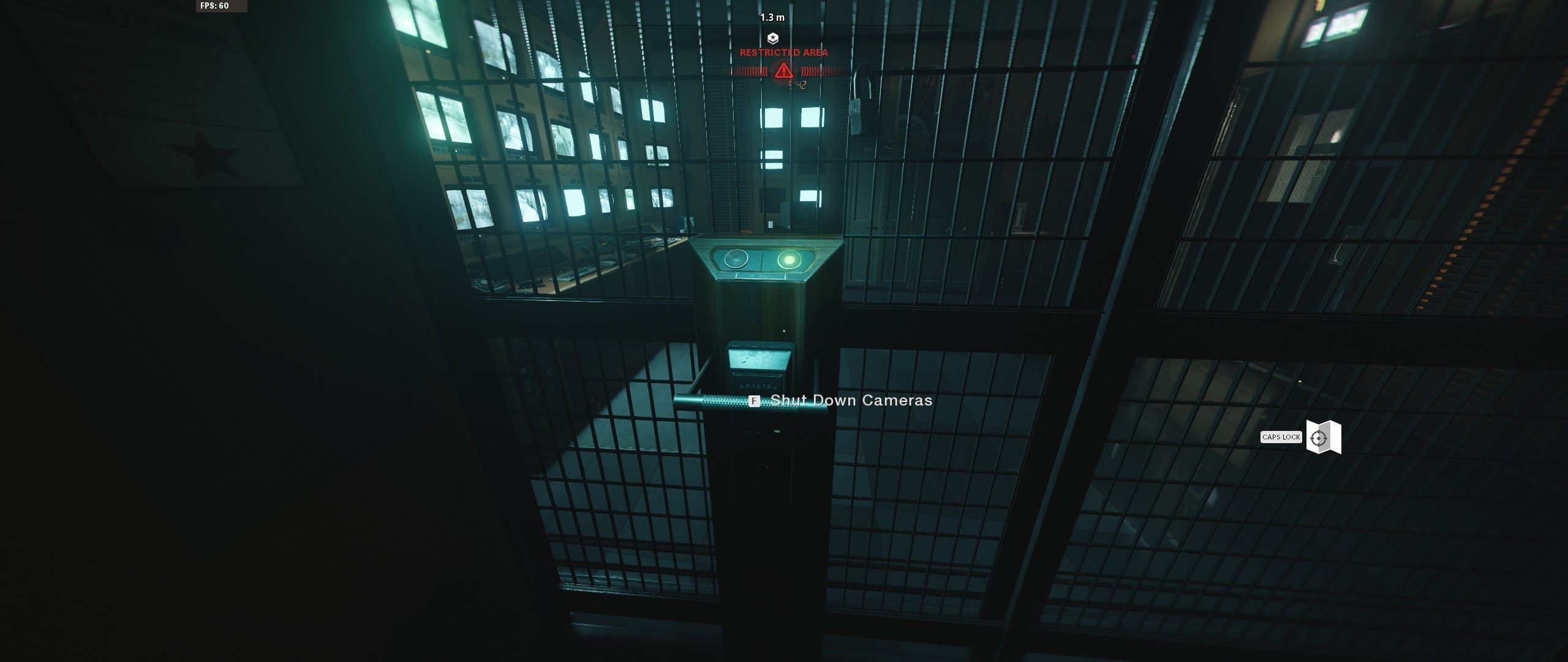Activate Shut Down Cameras interaction text
The image size is (1568, 662).
tap(851, 401)
